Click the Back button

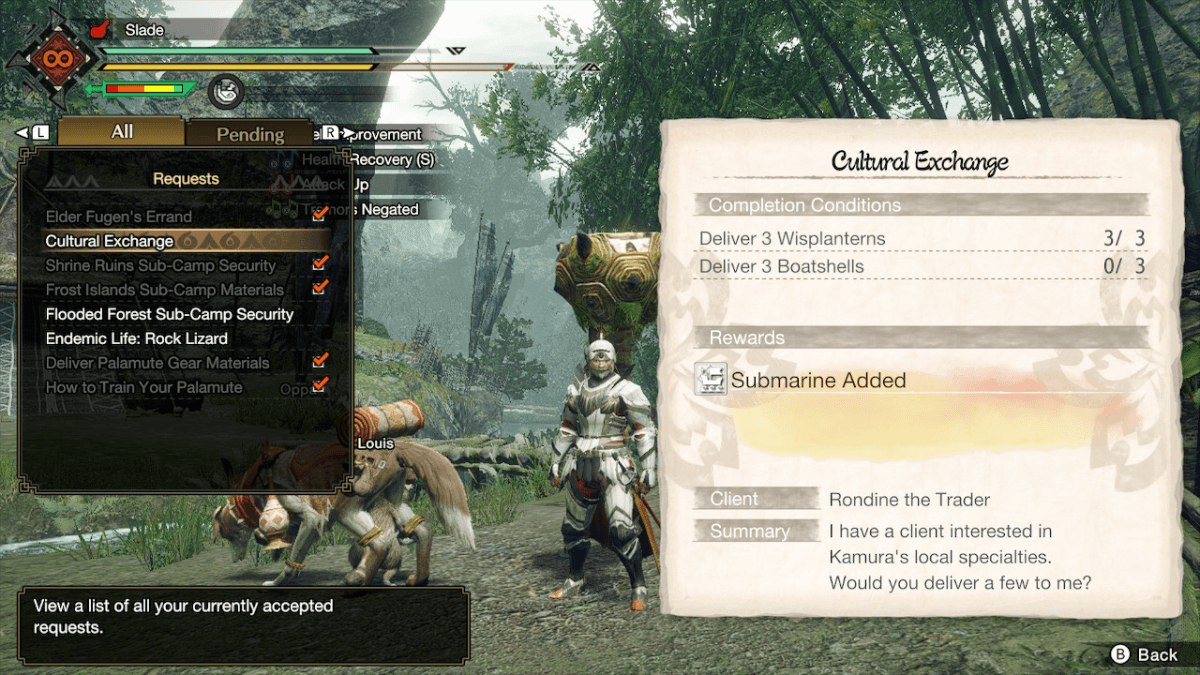point(1144,654)
